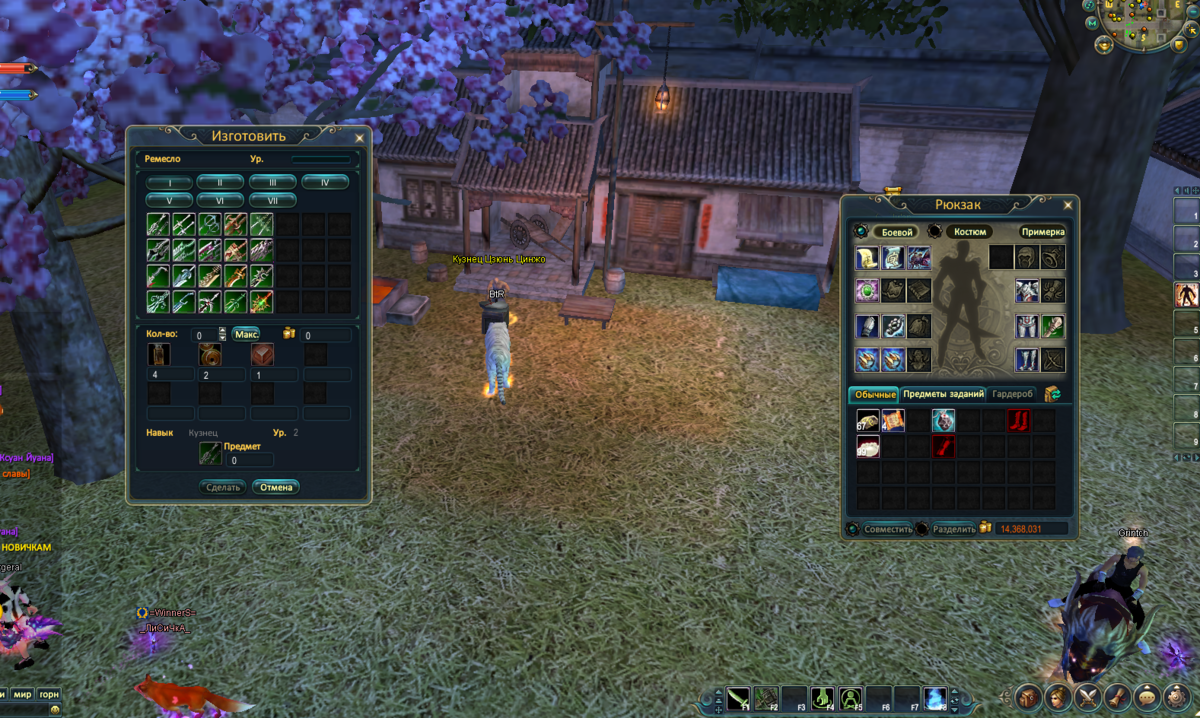Select the red boots in the backpack

1018,420
